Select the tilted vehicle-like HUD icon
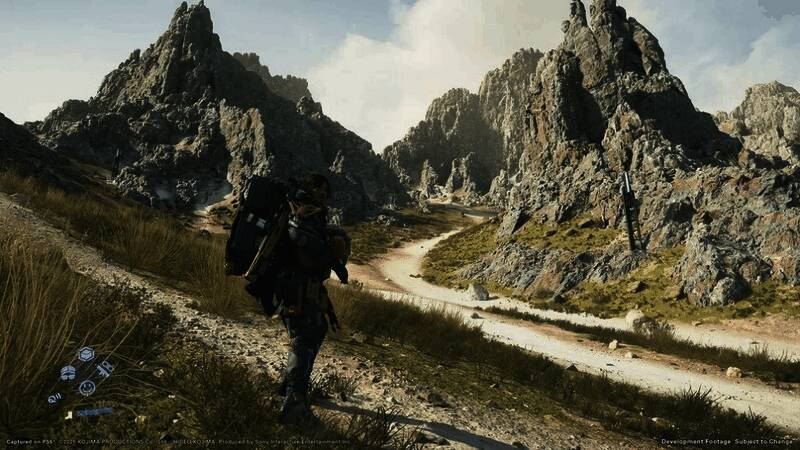Screen dimensions: 800x450 [x=105, y=369]
